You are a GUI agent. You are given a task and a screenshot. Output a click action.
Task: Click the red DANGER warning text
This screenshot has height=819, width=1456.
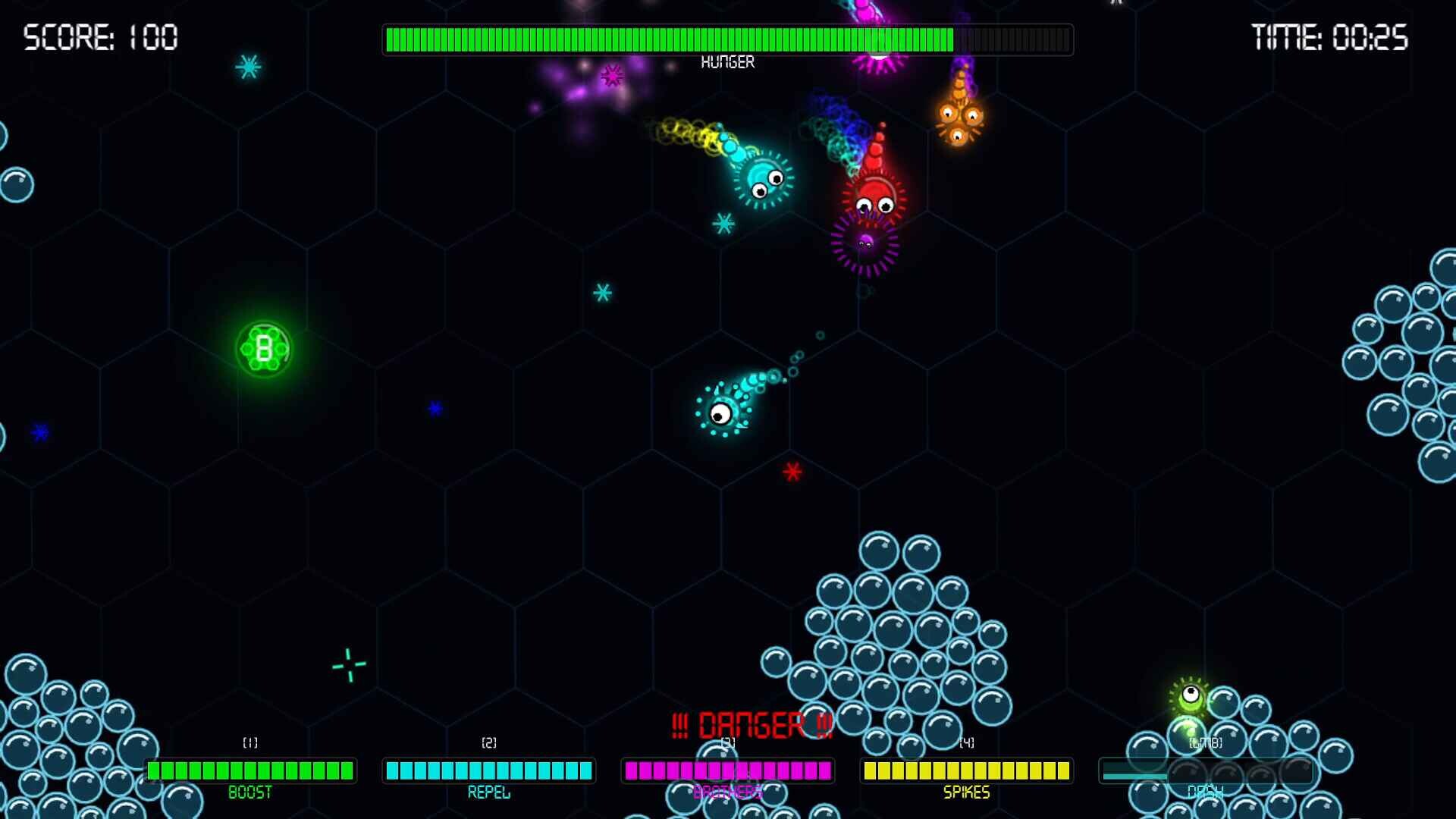[x=752, y=724]
